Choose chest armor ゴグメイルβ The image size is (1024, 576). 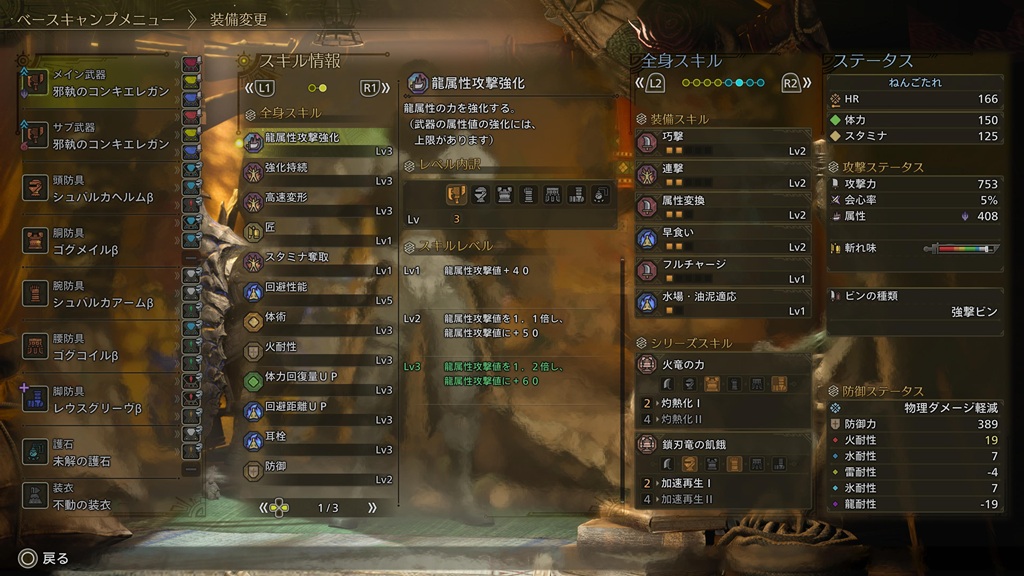[98, 241]
